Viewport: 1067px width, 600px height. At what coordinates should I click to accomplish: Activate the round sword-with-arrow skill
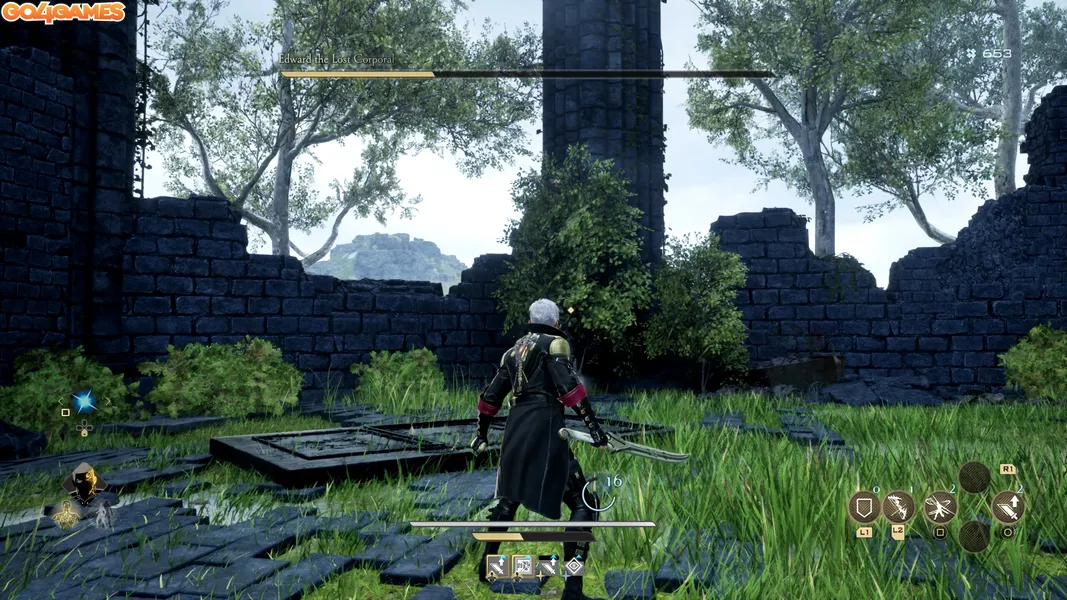tap(1007, 507)
